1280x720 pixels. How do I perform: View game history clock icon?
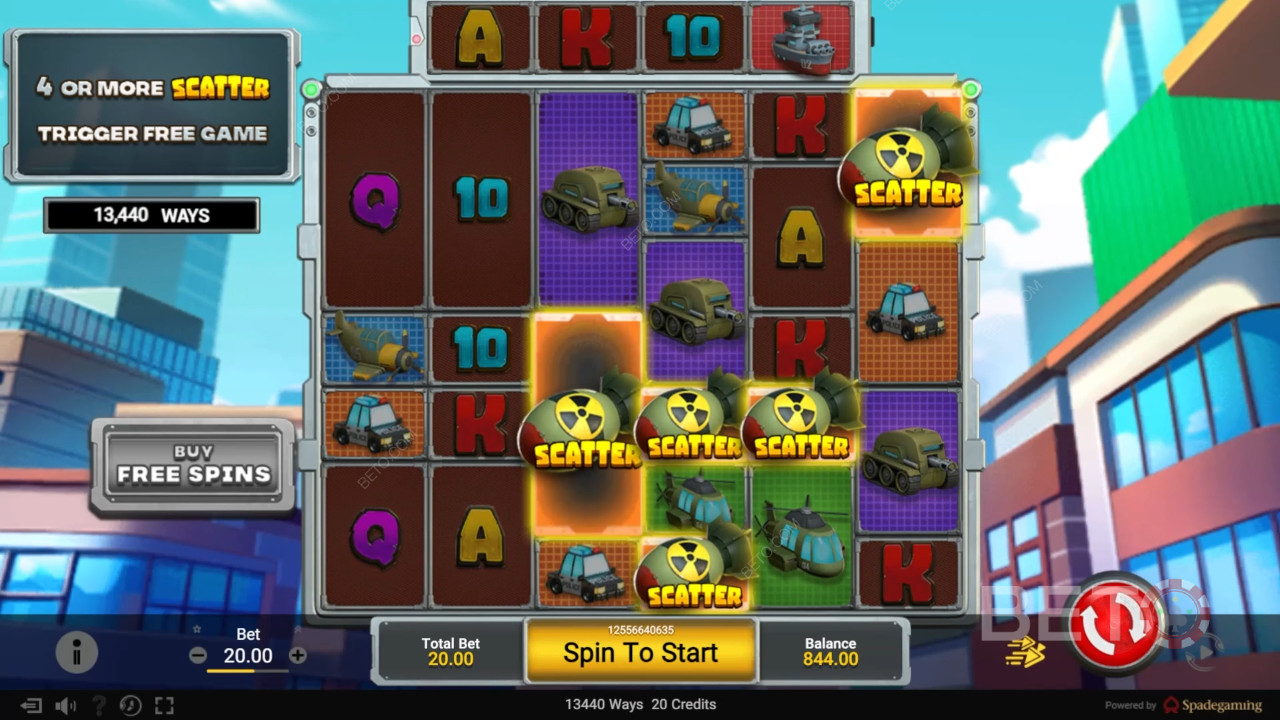coord(130,706)
